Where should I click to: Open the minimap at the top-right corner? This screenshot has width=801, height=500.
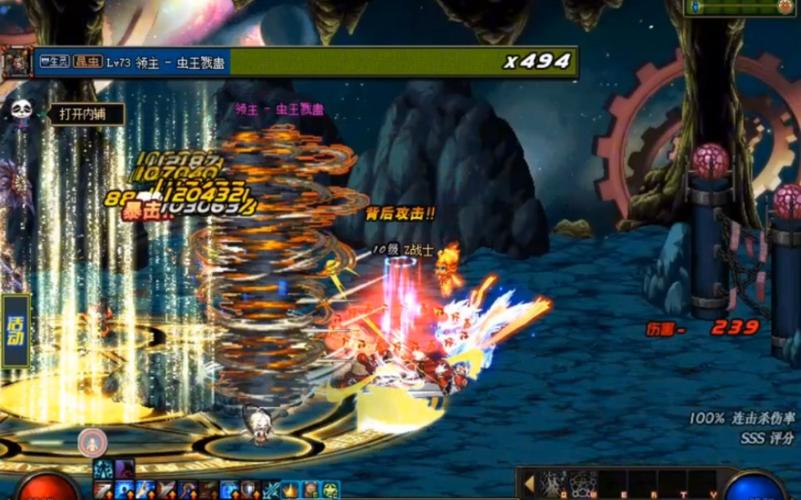[x=742, y=7]
